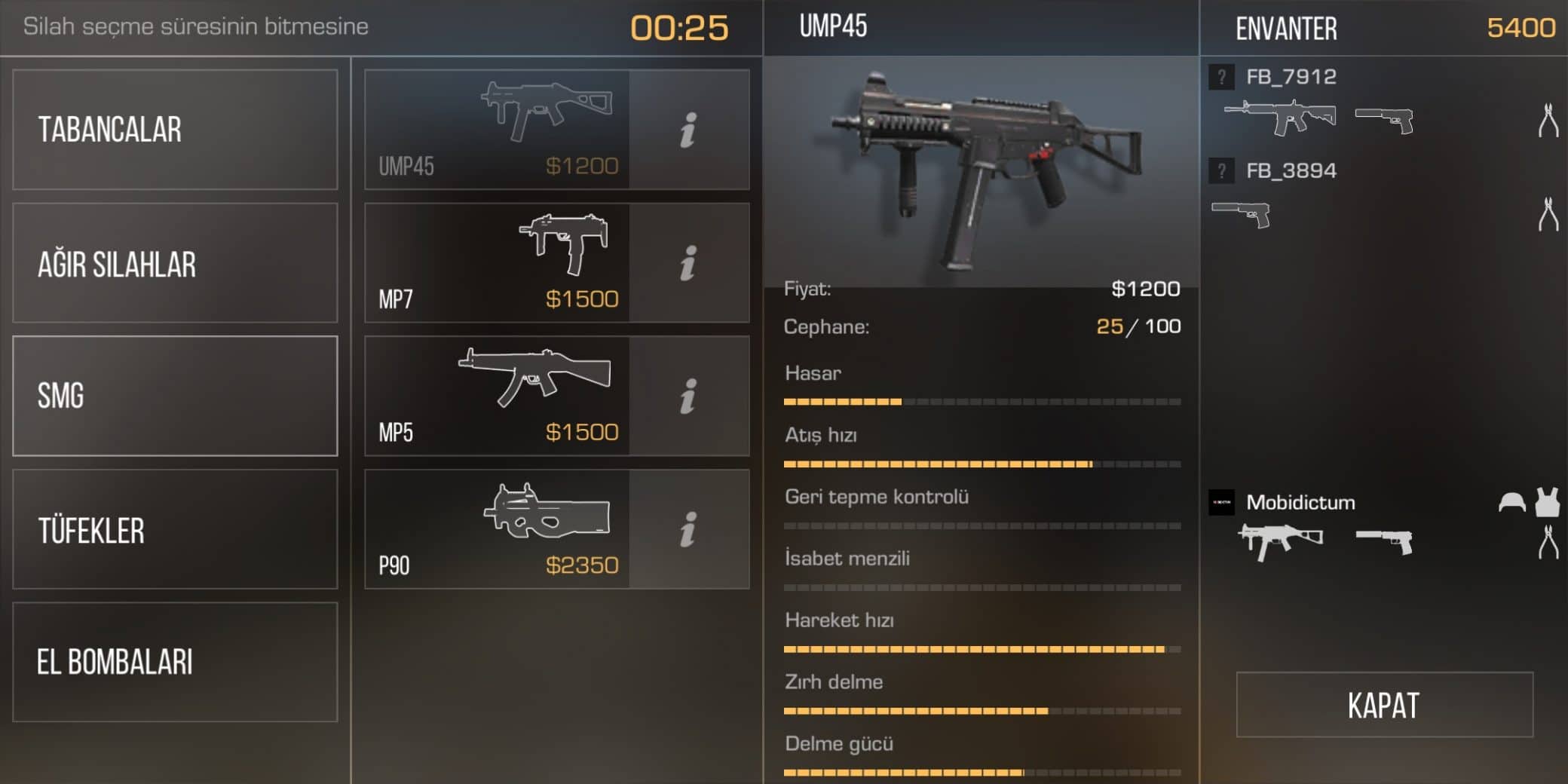
Task: Click Mobidictum's body armor vest icon
Action: [1547, 502]
